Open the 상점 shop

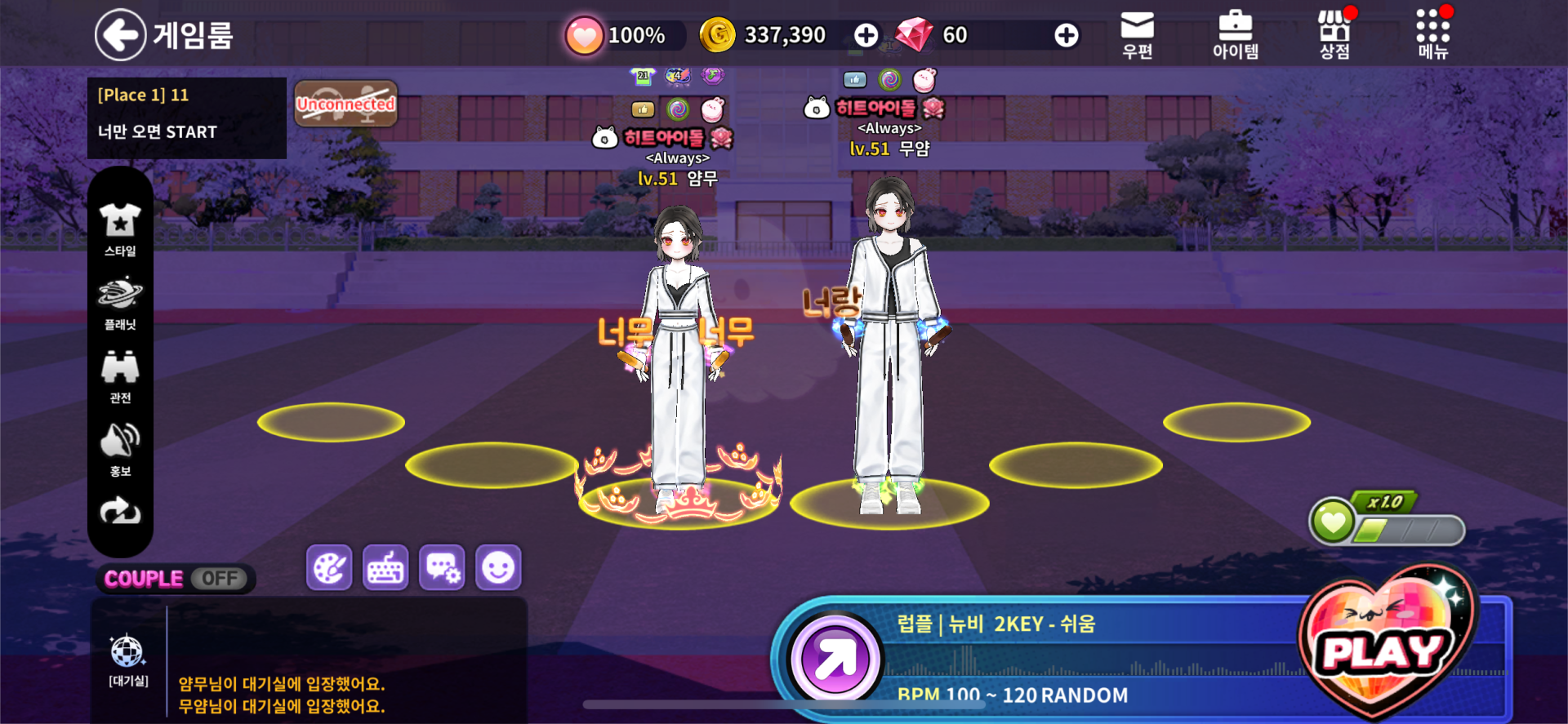(1334, 35)
